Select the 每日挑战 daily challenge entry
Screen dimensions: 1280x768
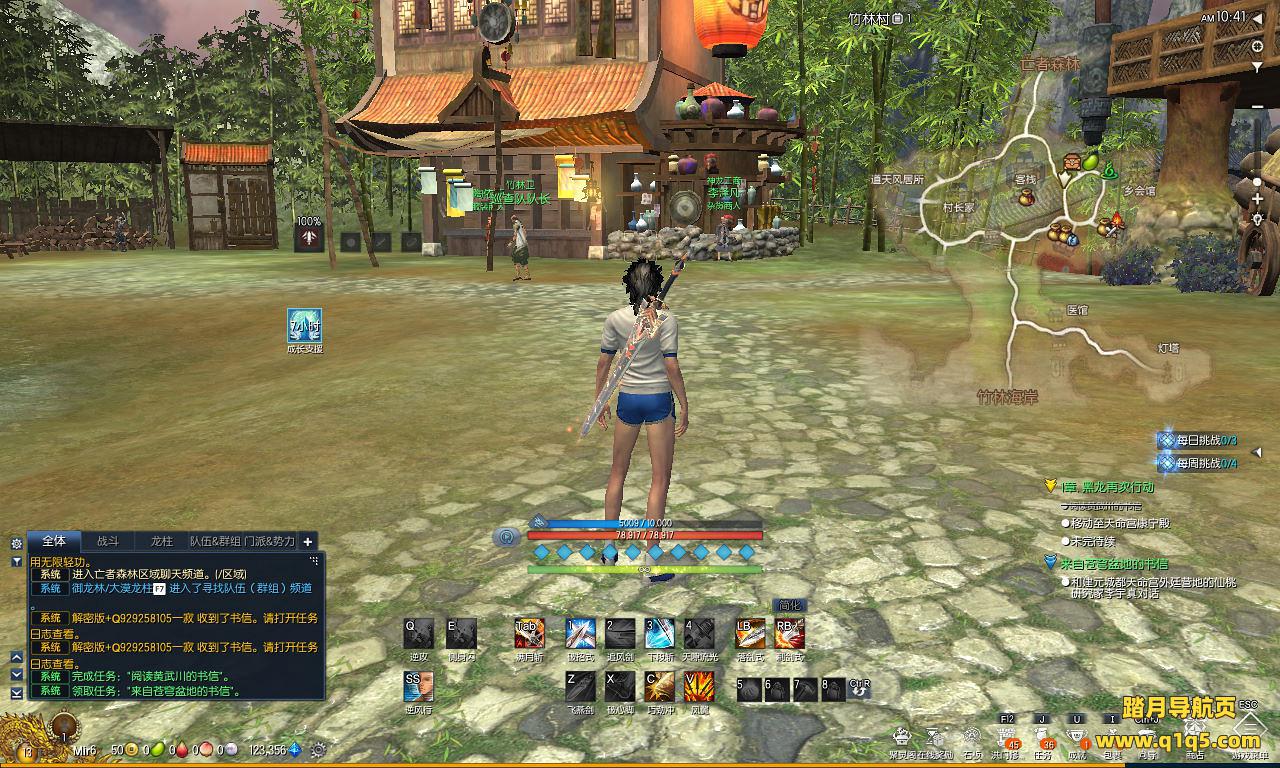pyautogui.click(x=1198, y=440)
